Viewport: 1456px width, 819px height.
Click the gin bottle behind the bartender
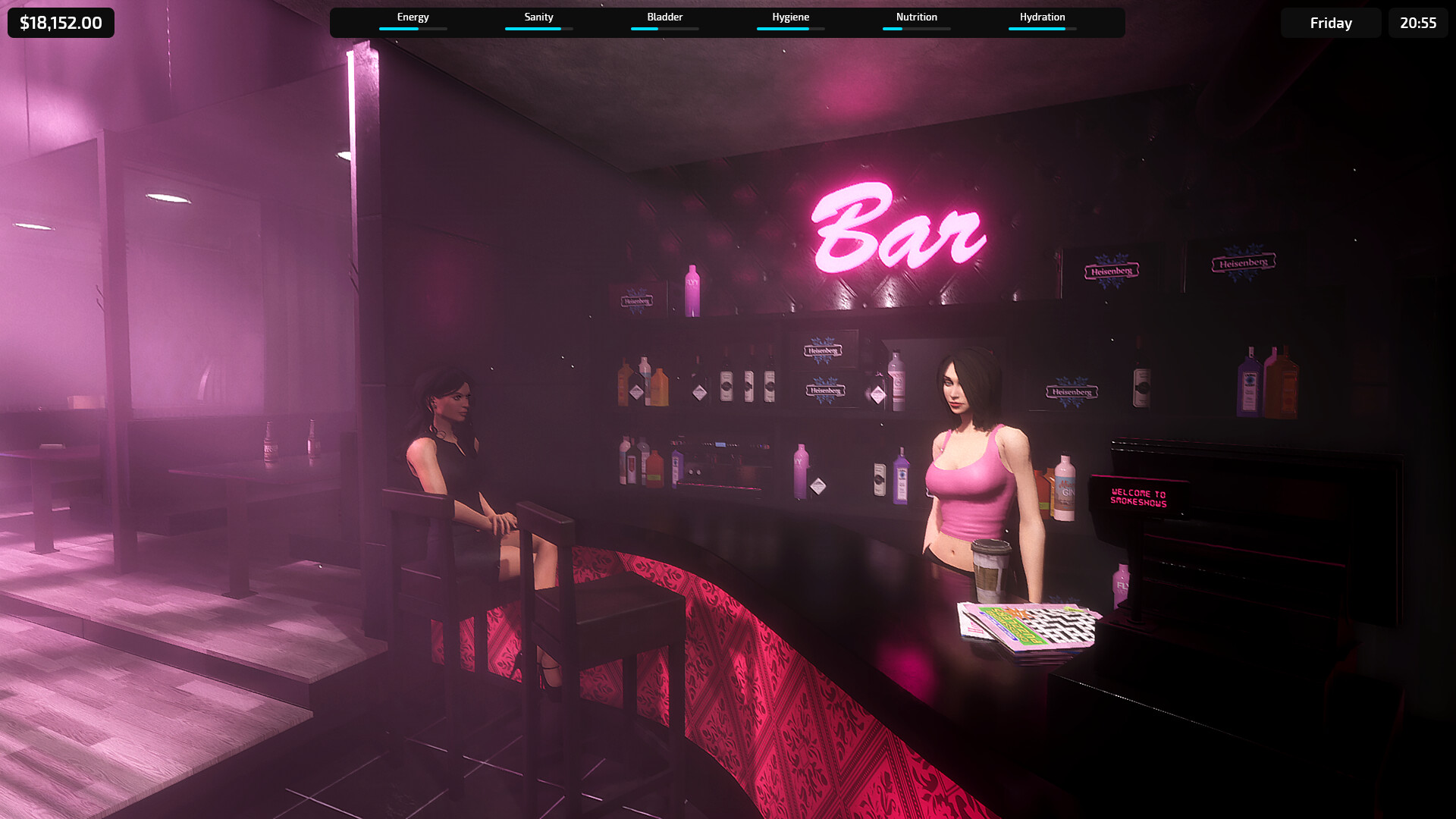click(1066, 489)
